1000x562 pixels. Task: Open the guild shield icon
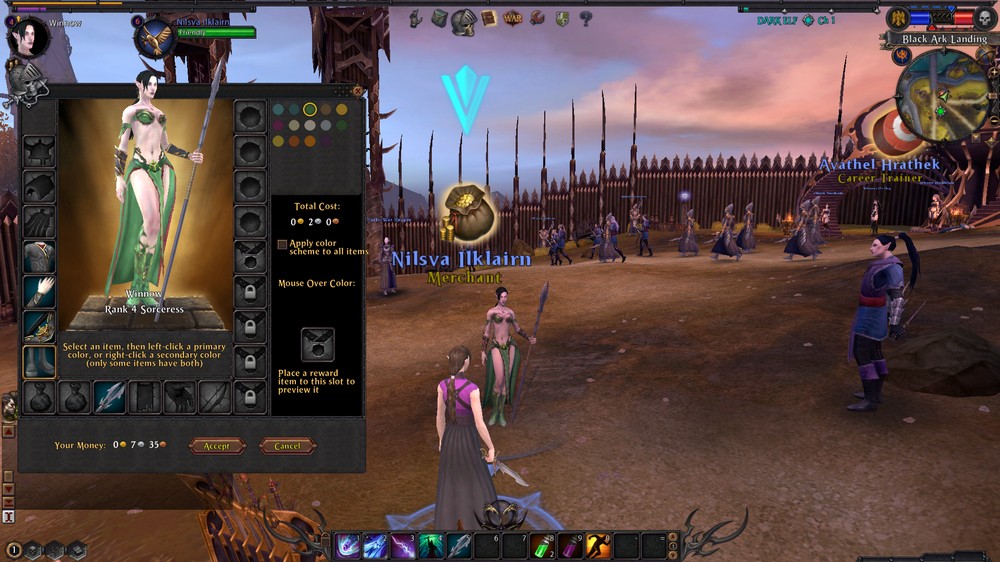coord(562,19)
